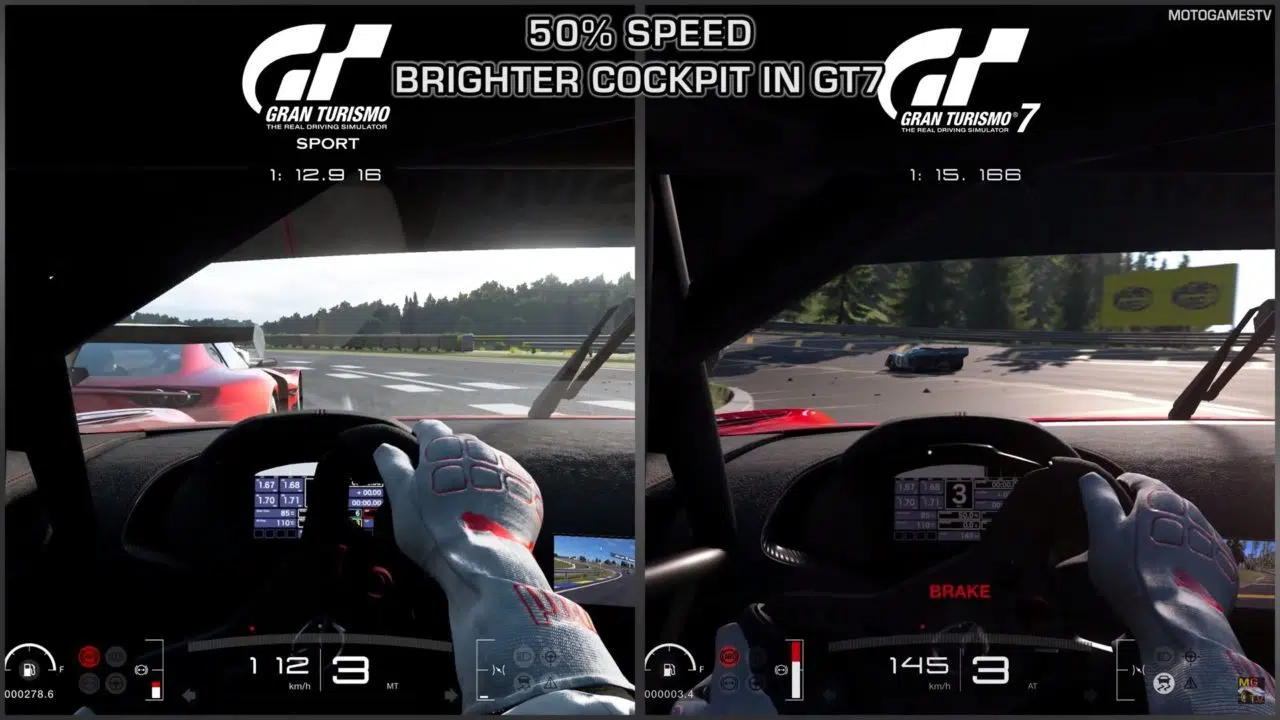1280x720 pixels.
Task: Toggle the MT transmission indicator in GT Sport
Action: pyautogui.click(x=392, y=687)
